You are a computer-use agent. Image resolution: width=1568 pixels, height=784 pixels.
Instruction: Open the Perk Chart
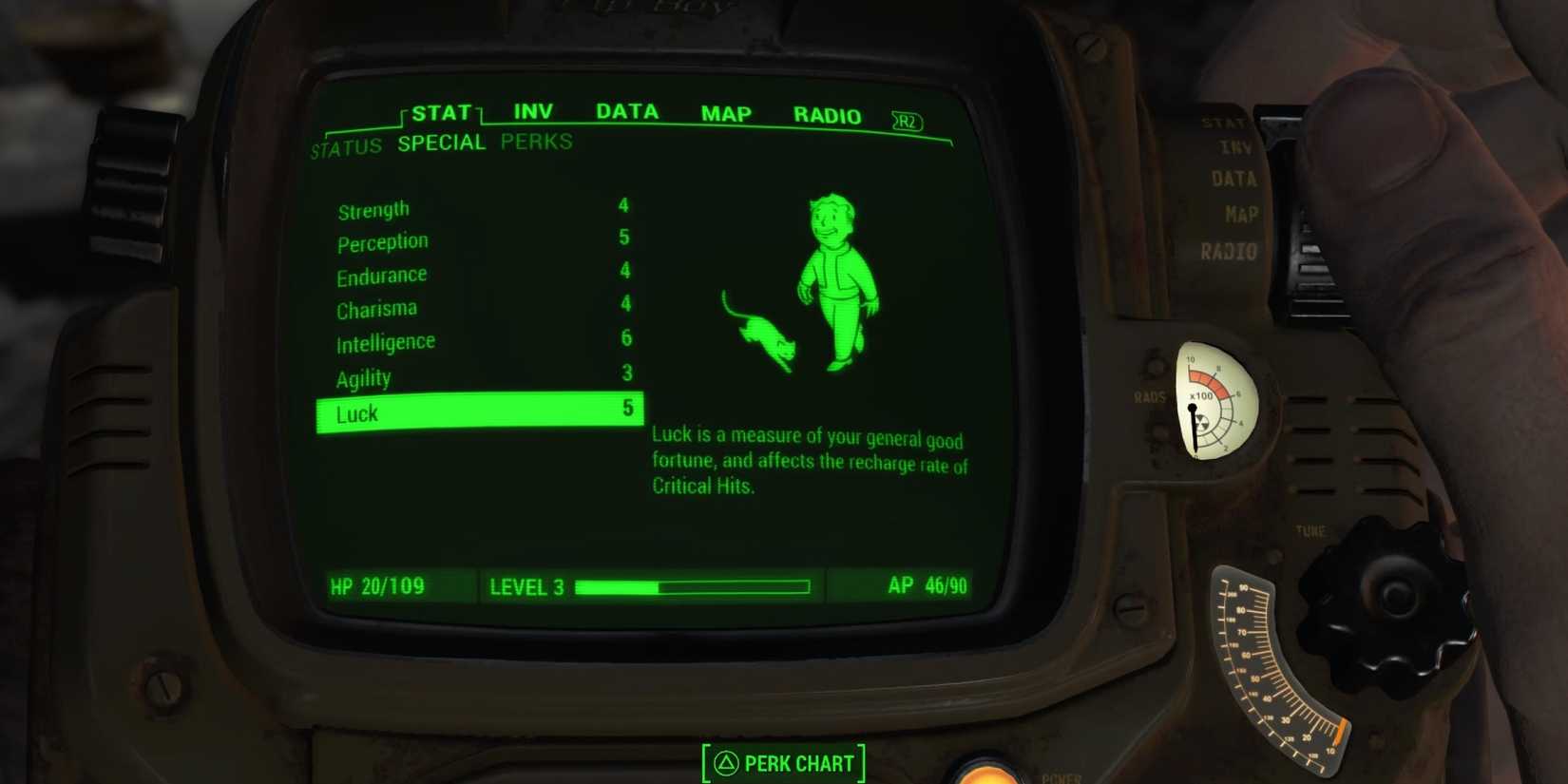pyautogui.click(x=782, y=762)
